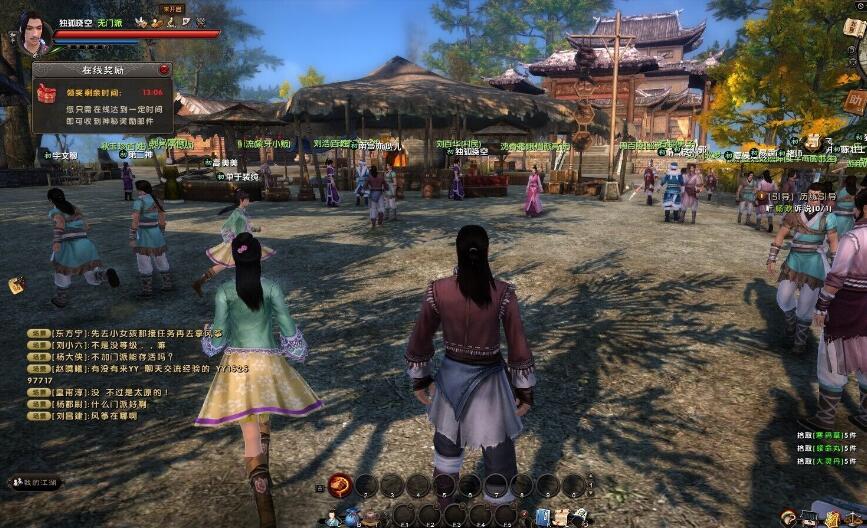Click 刘昌建's name in the chat log

(68, 416)
